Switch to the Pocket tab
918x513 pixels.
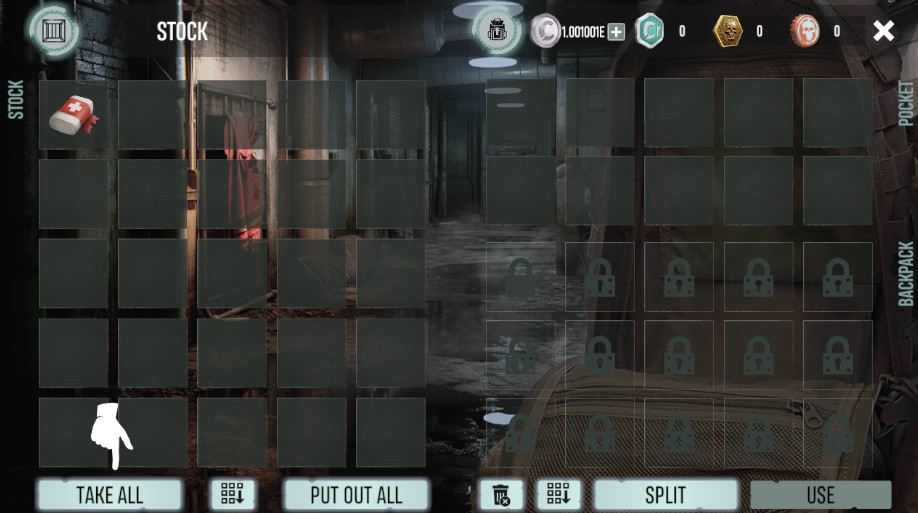point(906,103)
